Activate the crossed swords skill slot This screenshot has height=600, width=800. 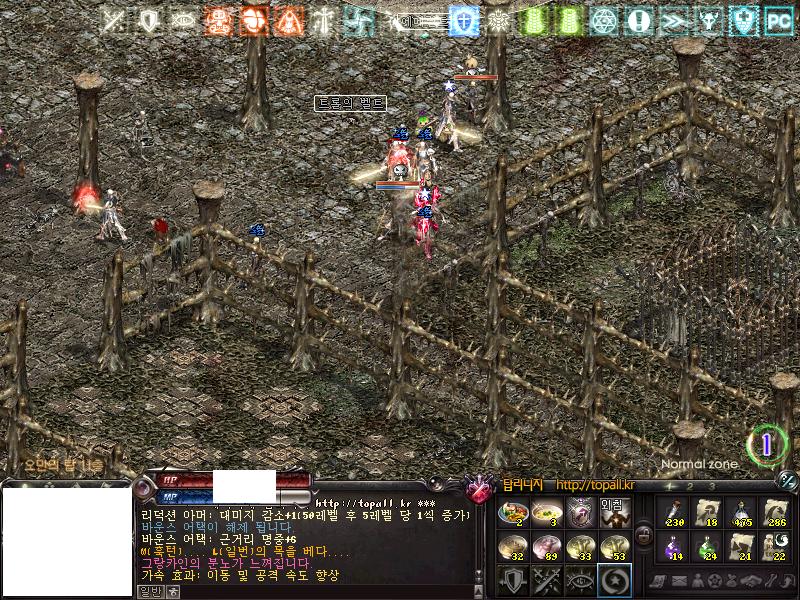pyautogui.click(x=546, y=580)
